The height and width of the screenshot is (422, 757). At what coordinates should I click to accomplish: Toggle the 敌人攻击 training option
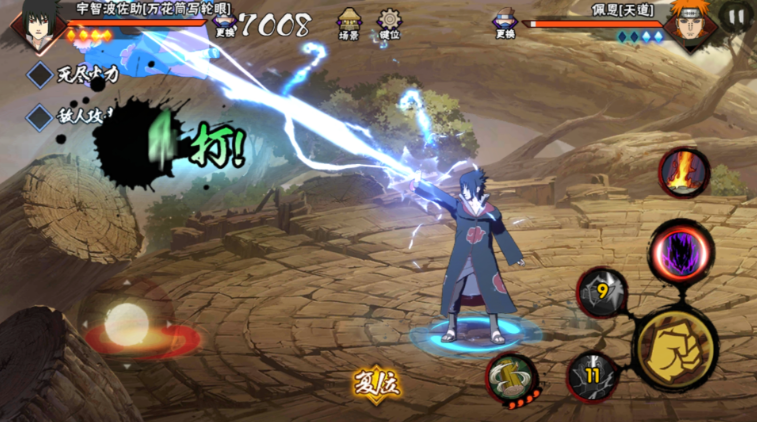click(x=40, y=117)
